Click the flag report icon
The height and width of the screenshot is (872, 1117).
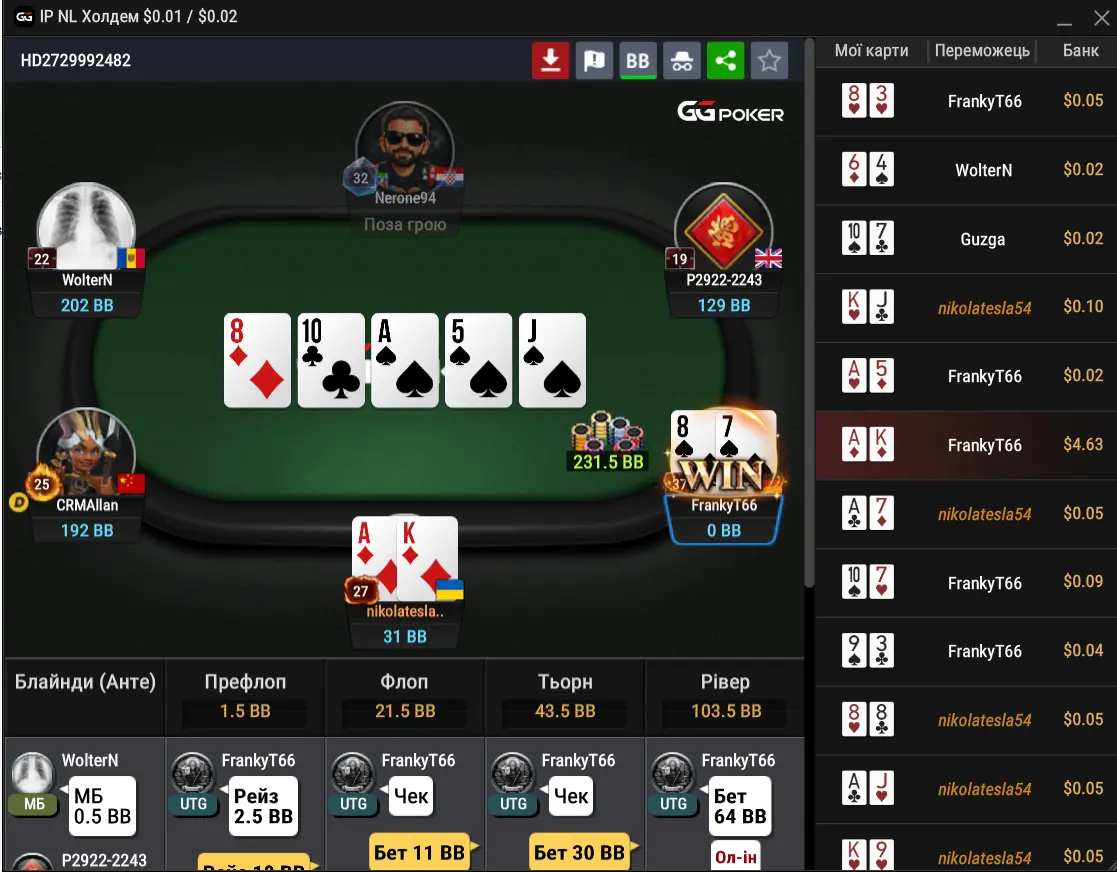594,61
